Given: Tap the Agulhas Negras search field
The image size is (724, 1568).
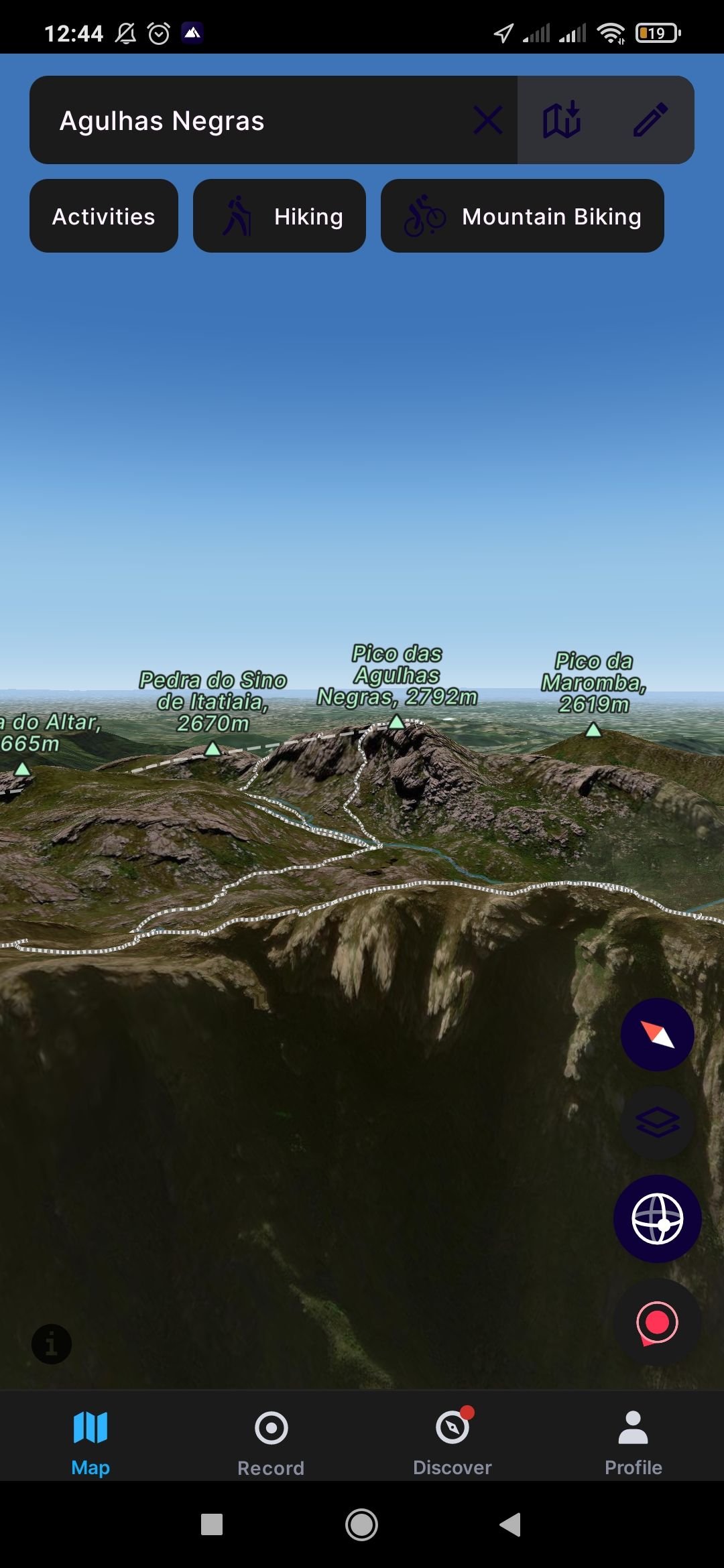Looking at the screenshot, I should [x=255, y=121].
